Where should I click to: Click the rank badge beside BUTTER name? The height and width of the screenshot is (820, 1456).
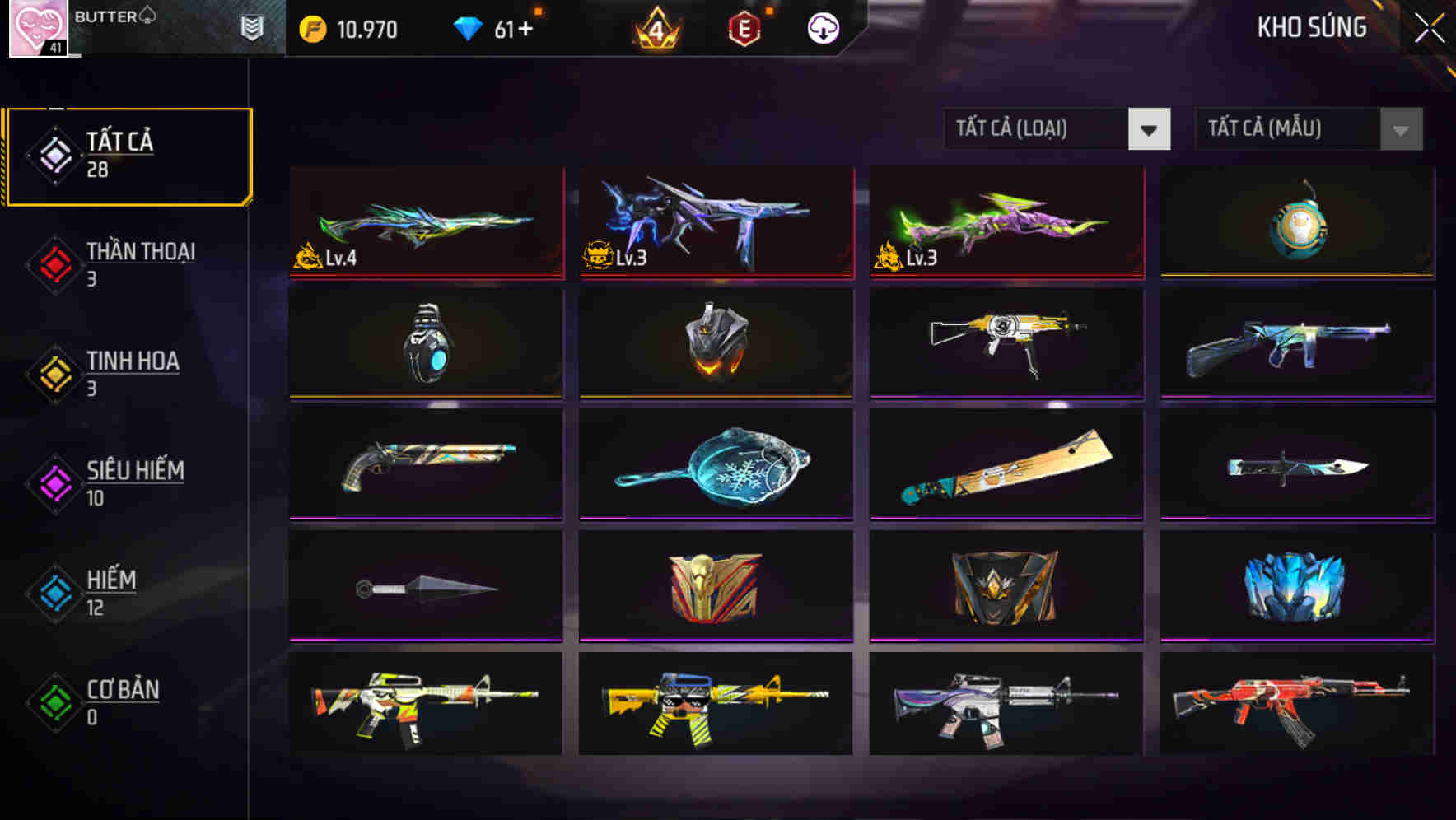click(252, 26)
